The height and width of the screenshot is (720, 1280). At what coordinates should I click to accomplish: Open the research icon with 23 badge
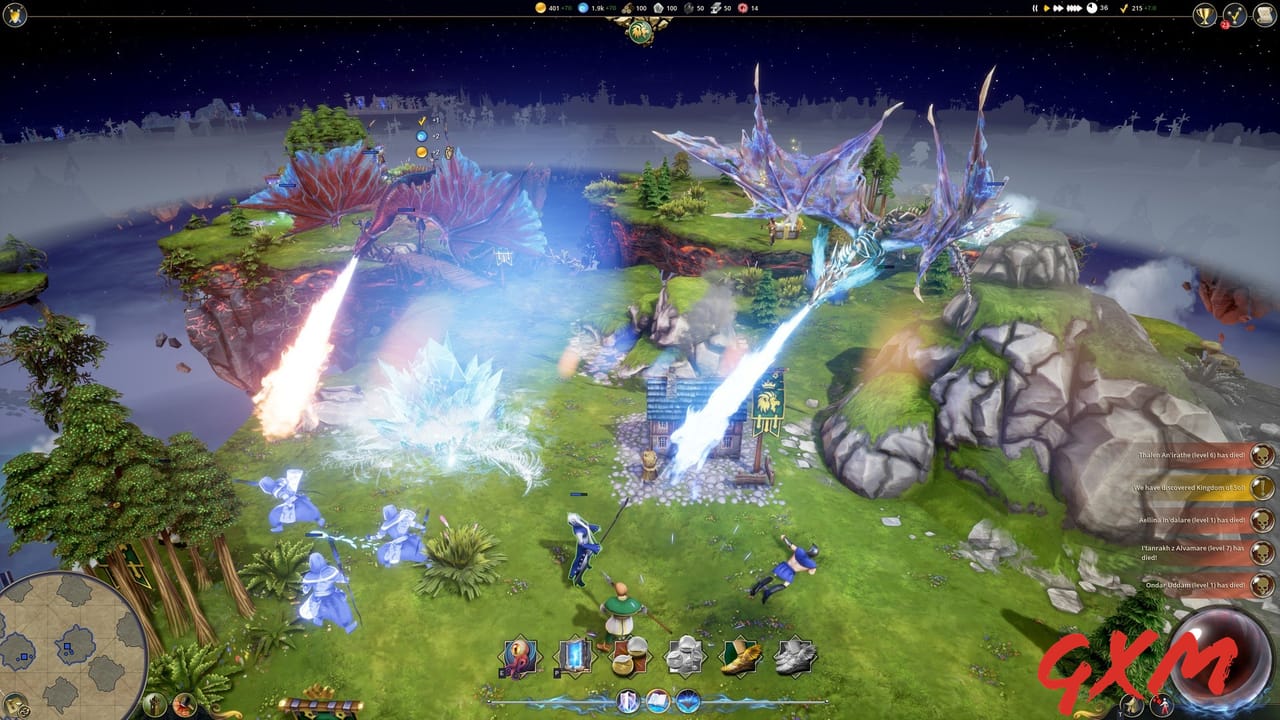1236,14
